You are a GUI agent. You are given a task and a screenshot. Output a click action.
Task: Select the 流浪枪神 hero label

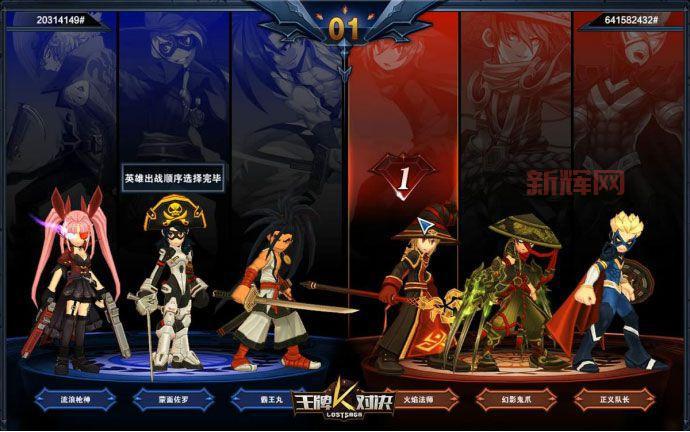75,399
